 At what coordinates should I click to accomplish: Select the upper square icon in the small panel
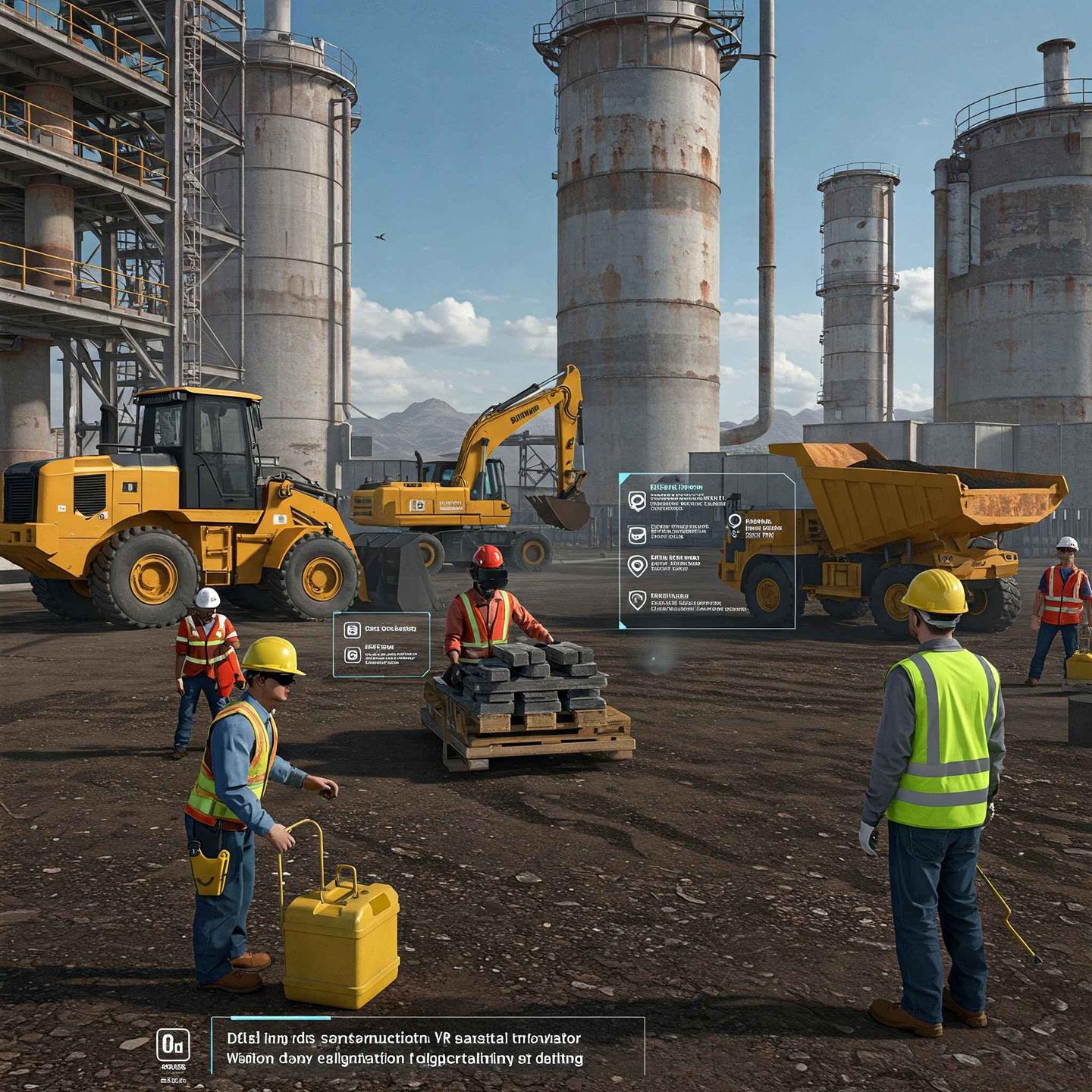tap(352, 629)
